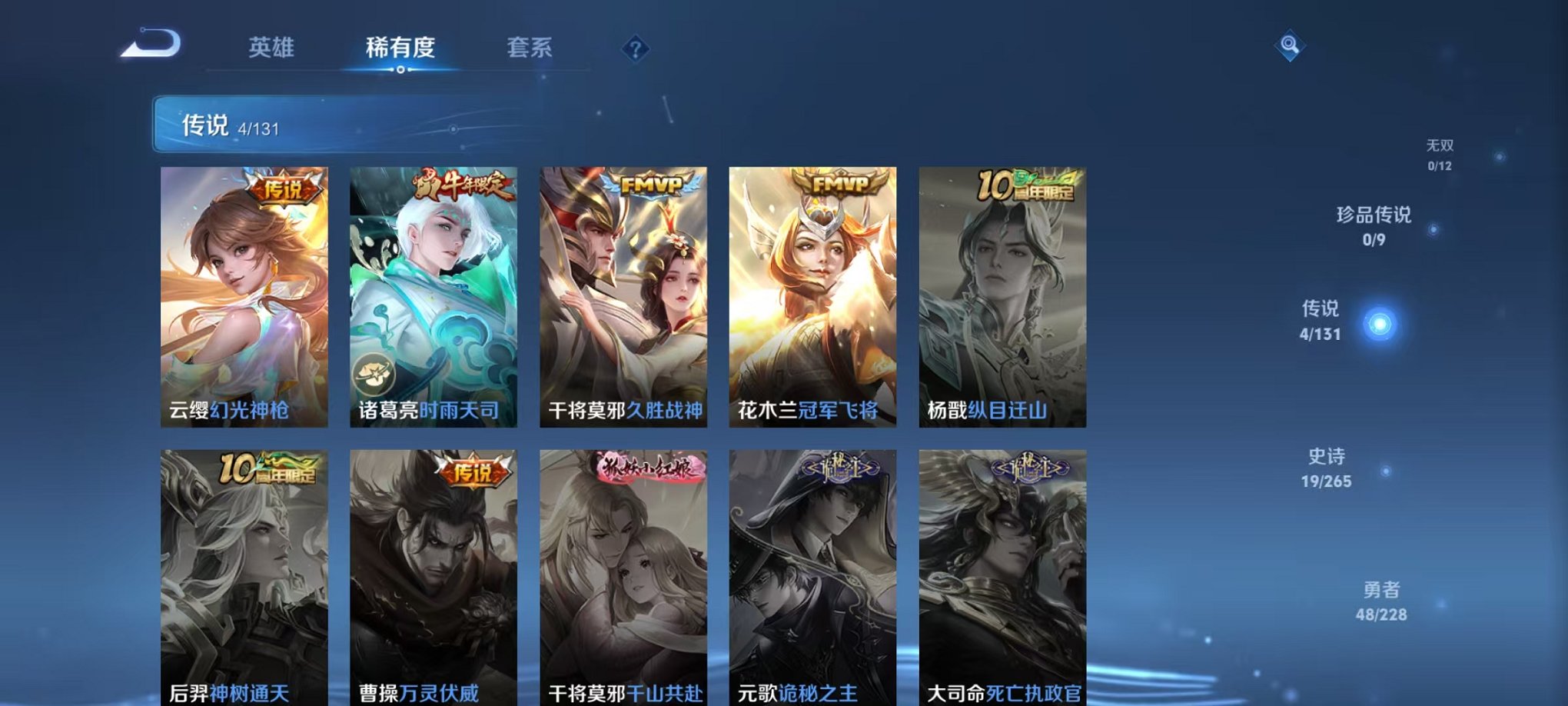Open the help question mark icon
The width and height of the screenshot is (1568, 706).
(635, 49)
